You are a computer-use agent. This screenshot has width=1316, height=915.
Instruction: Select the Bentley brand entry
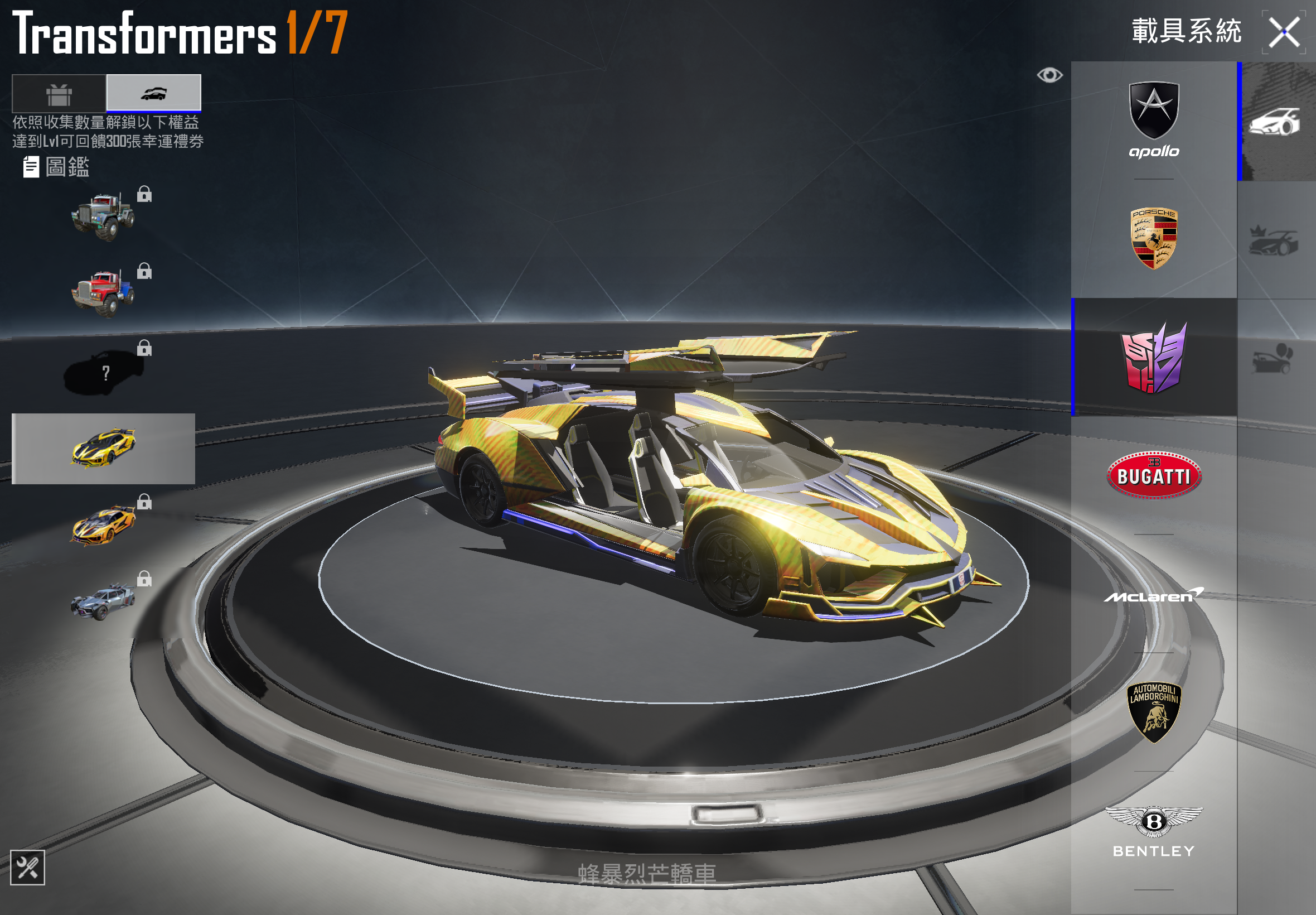pos(1153,831)
